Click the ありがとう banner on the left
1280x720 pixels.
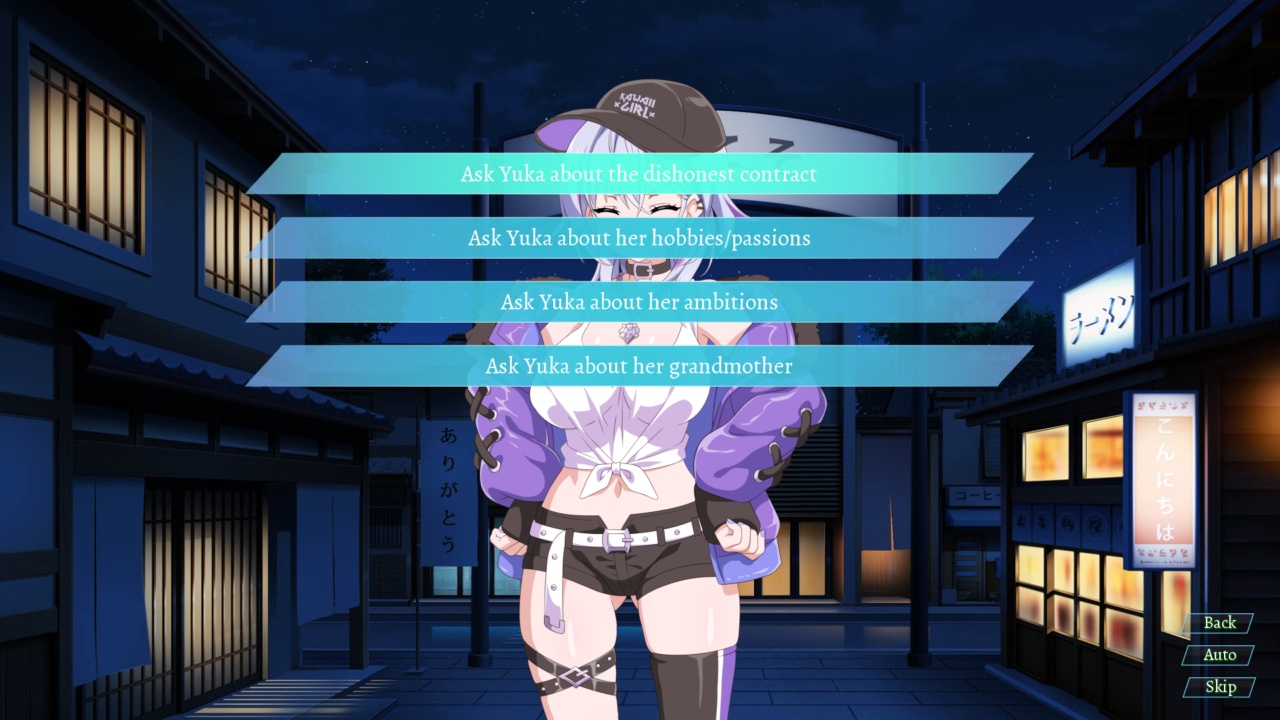tap(448, 490)
